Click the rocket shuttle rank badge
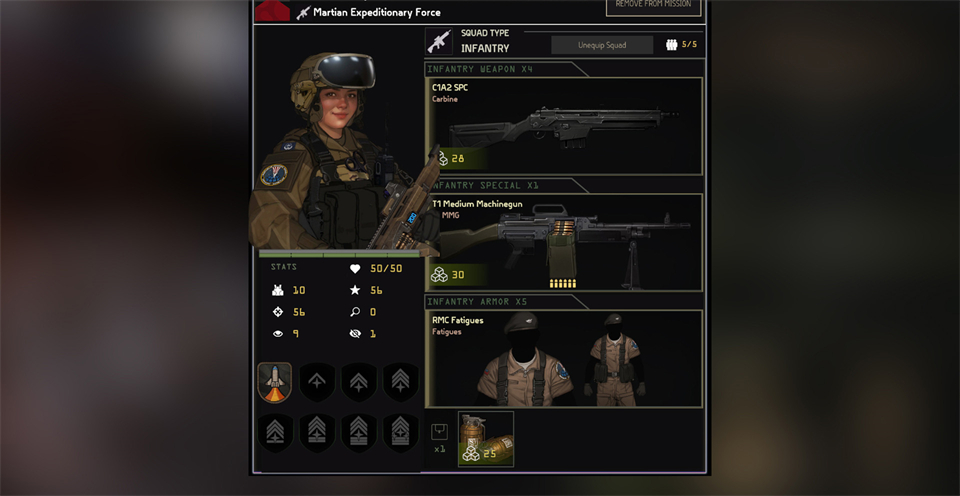This screenshot has height=496, width=960. pos(275,381)
